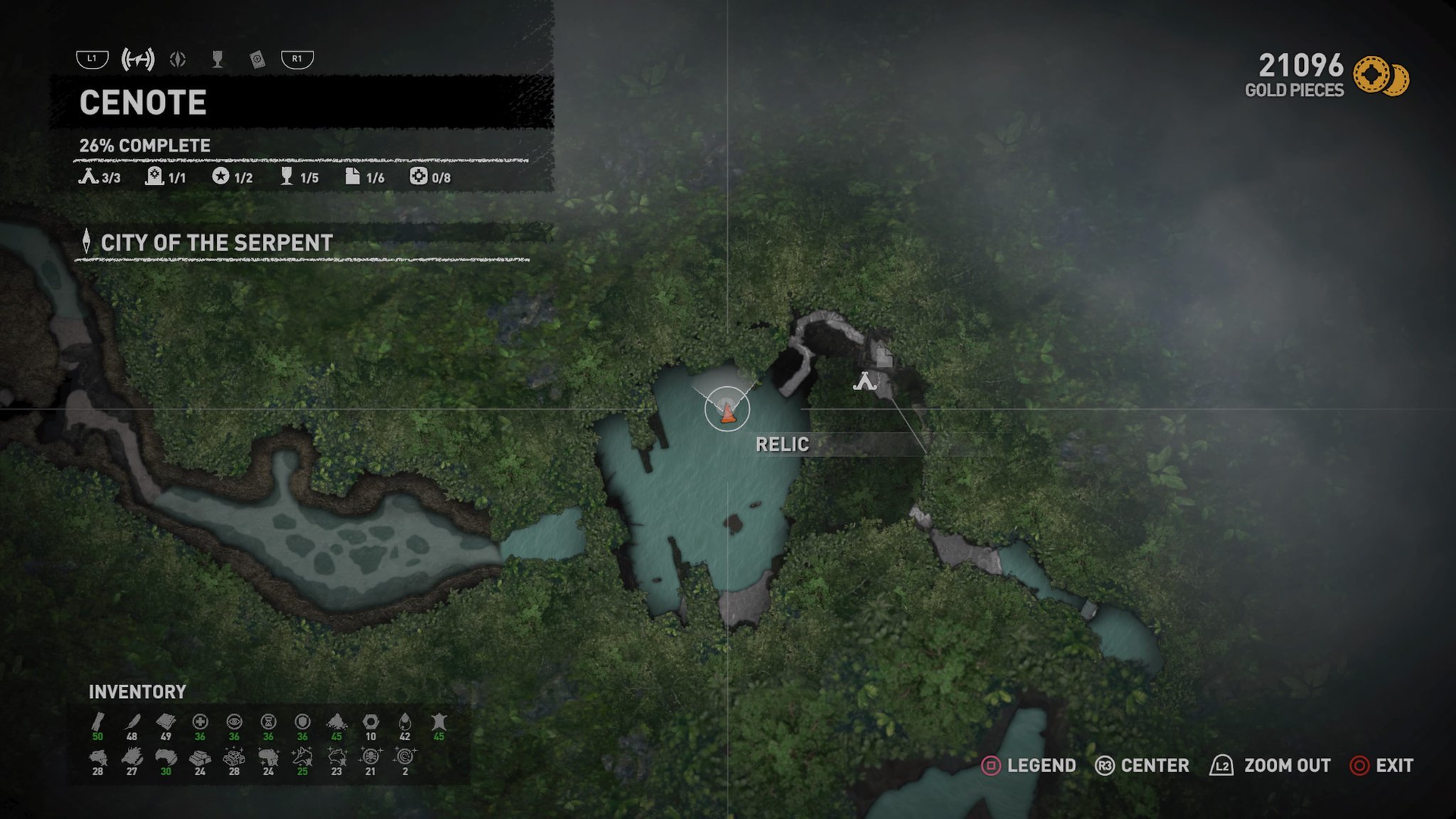Open the chalice artifacts tab
The height and width of the screenshot is (819, 1456).
pos(218,60)
